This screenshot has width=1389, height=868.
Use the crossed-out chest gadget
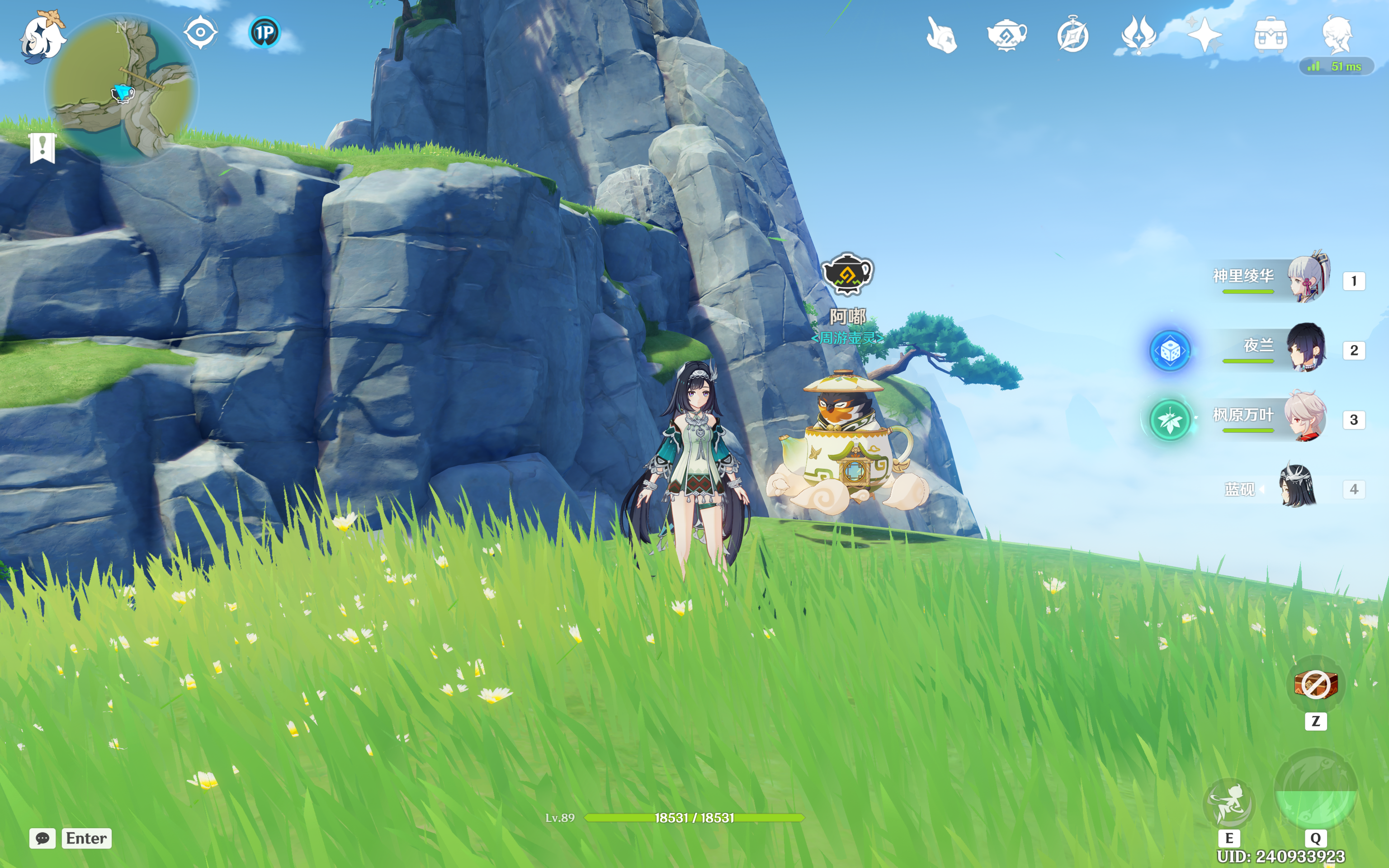tap(1316, 684)
